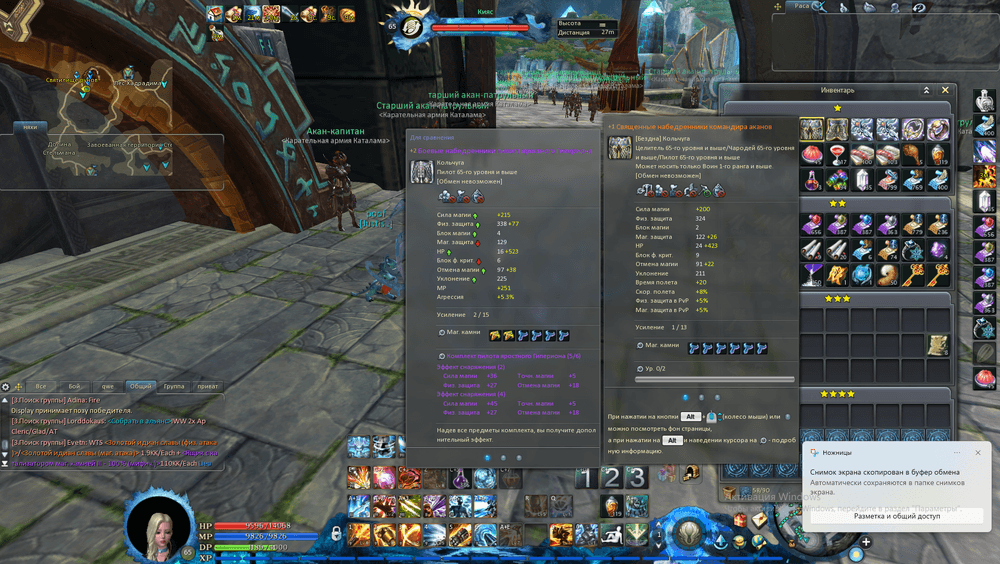Select the target portrait of Кикс
Screen dimensions: 1000x564
tap(410, 27)
